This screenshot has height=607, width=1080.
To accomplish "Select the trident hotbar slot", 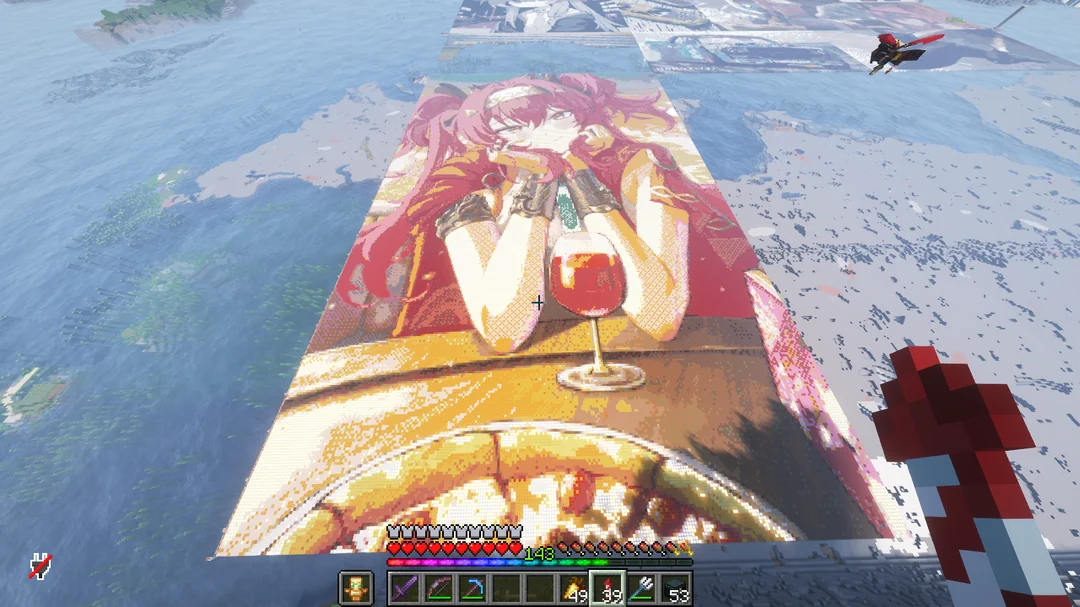I will [x=642, y=588].
